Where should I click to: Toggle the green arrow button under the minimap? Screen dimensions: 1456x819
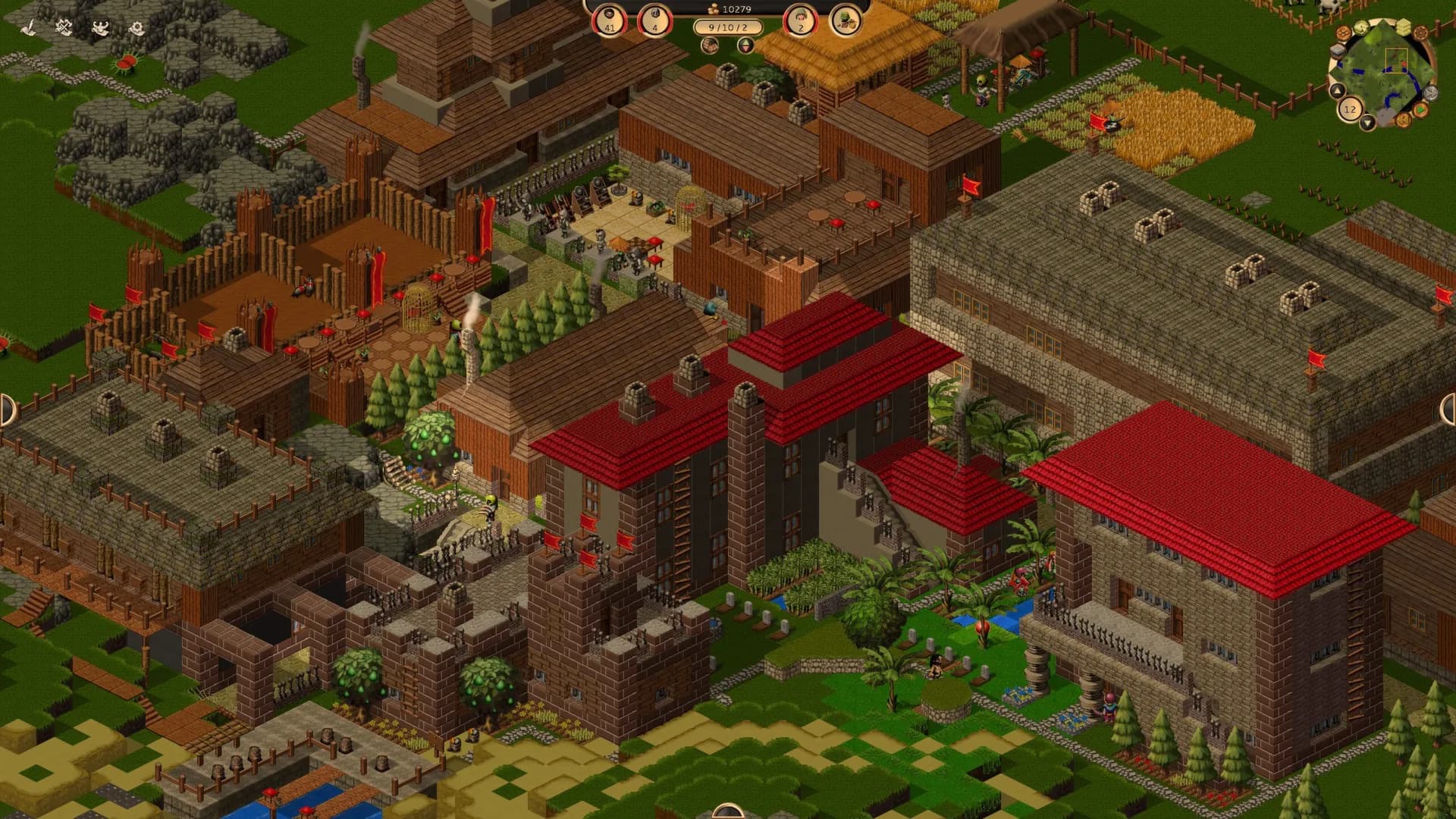(x=1420, y=111)
